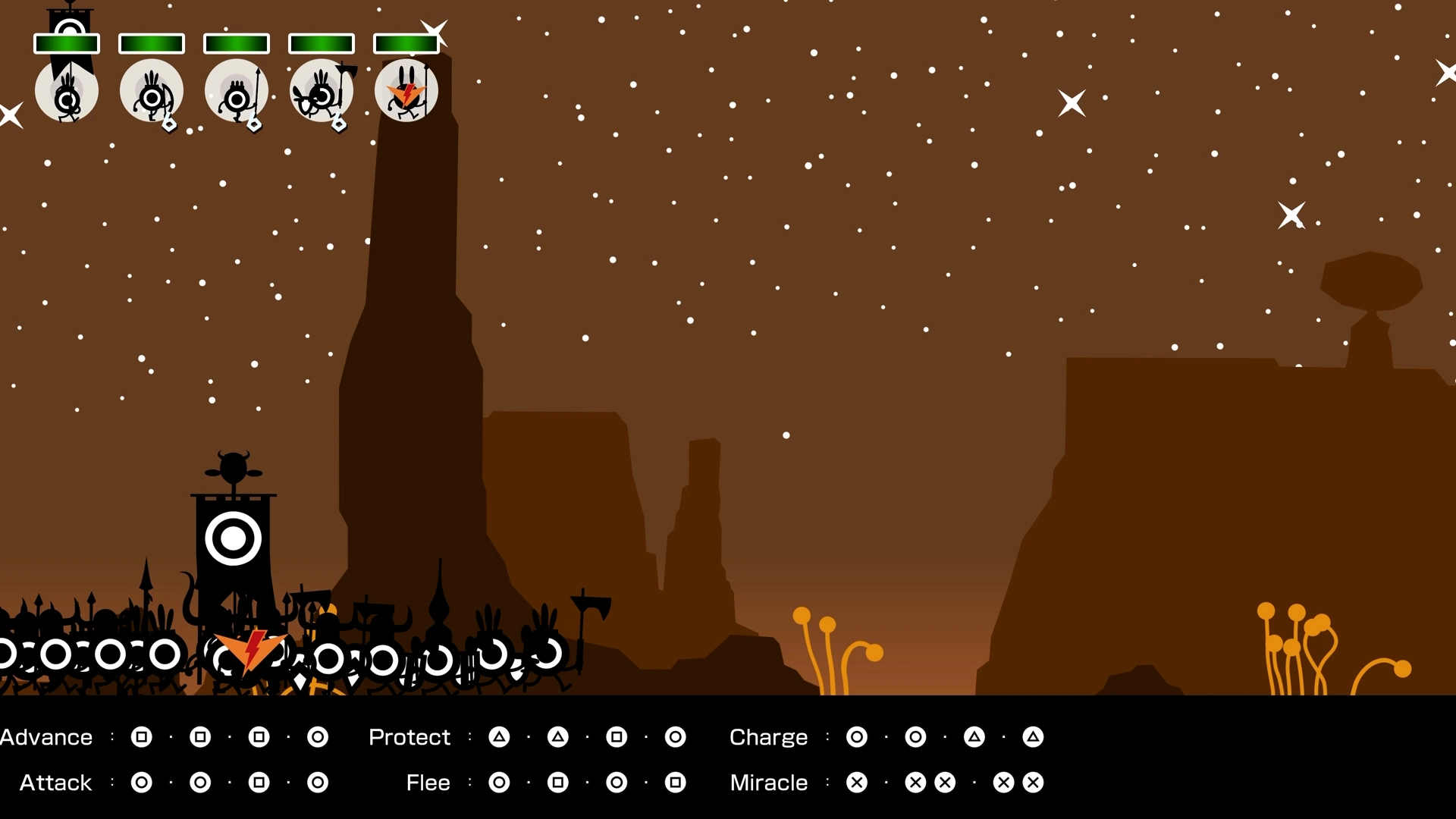The image size is (1456, 819).
Task: Click the circle glyph starting the Attack sequence
Action: (x=141, y=783)
